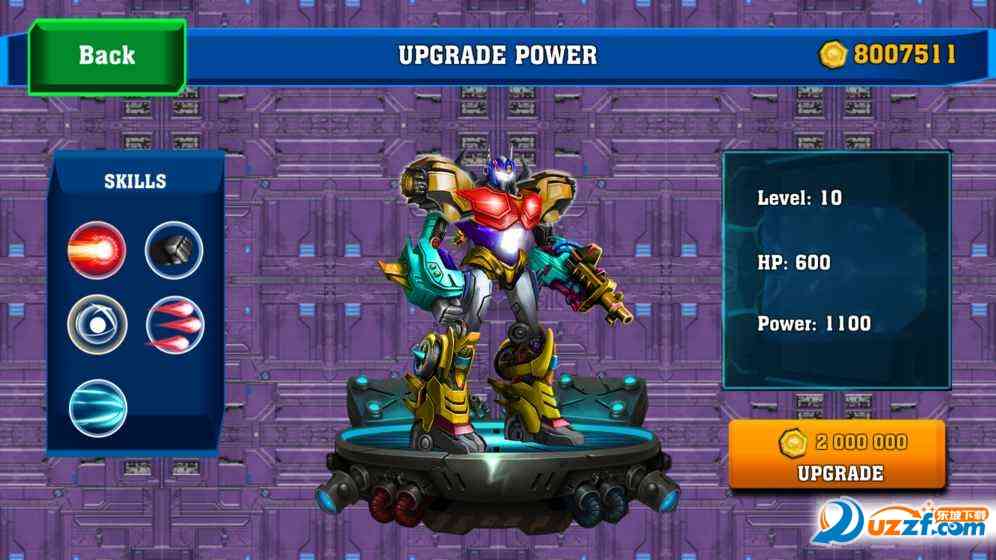
Task: Tap the gold coin balance at top
Action: click(887, 54)
